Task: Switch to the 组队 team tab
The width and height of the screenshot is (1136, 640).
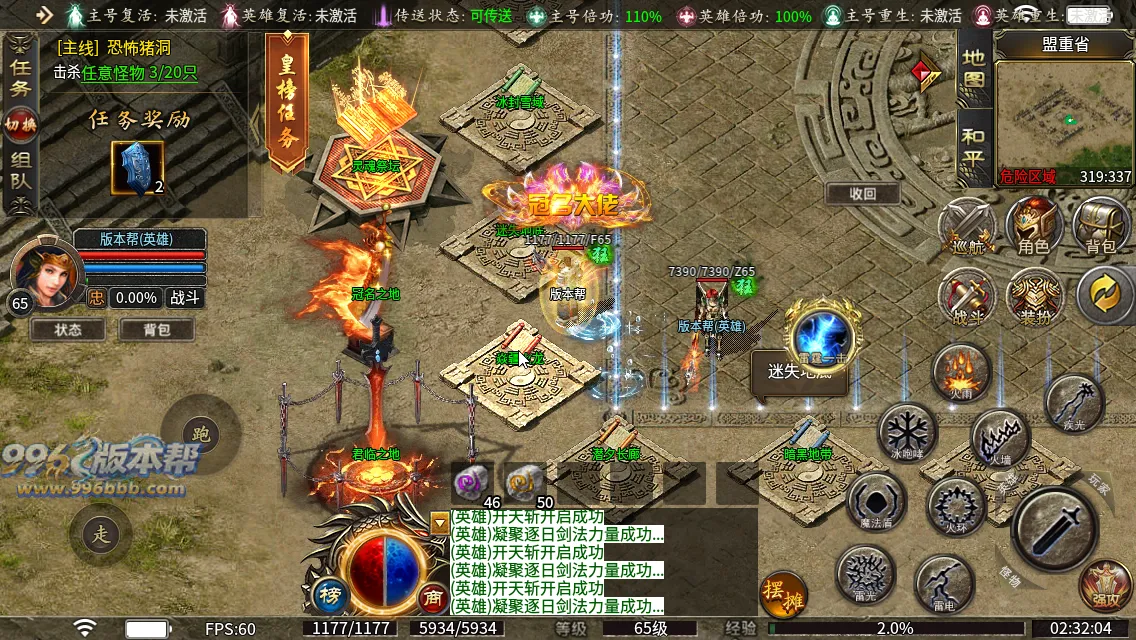Action: point(20,171)
